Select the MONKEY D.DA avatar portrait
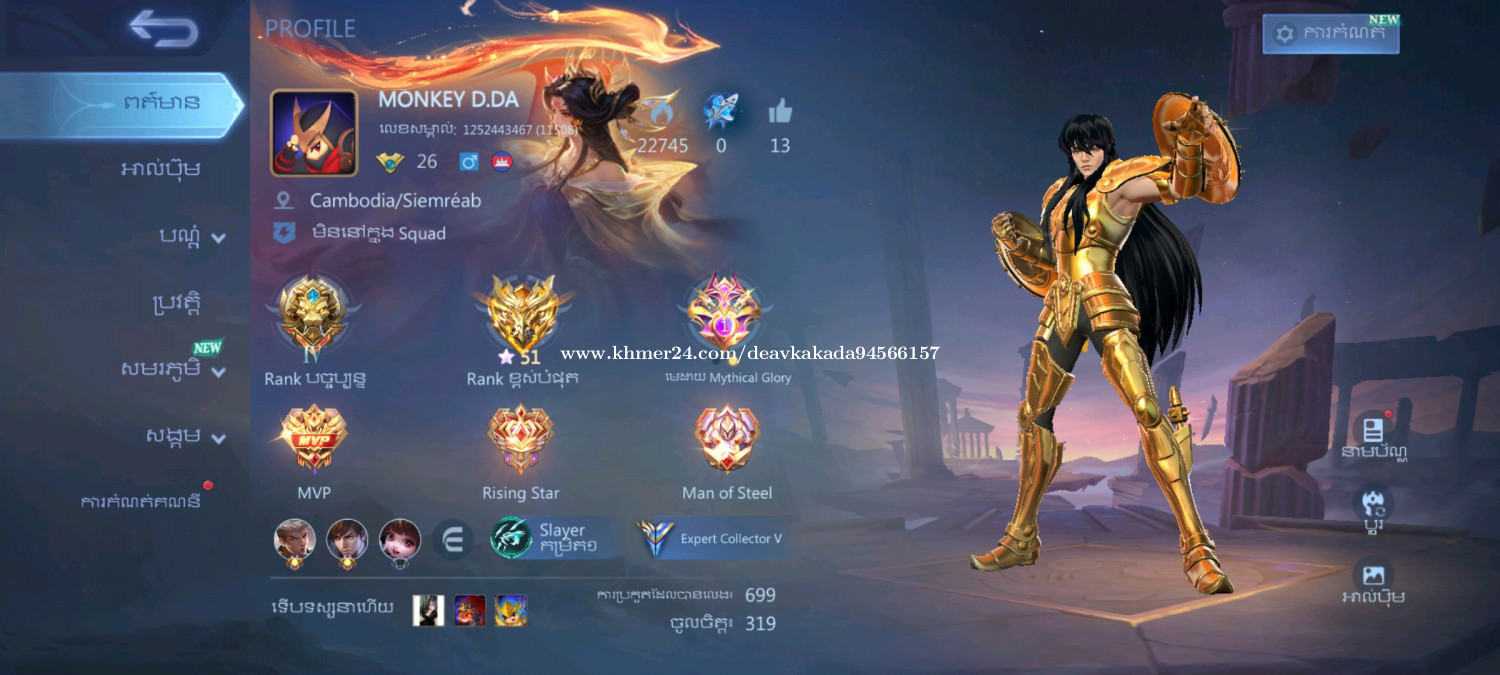The image size is (1500, 675). pyautogui.click(x=314, y=133)
